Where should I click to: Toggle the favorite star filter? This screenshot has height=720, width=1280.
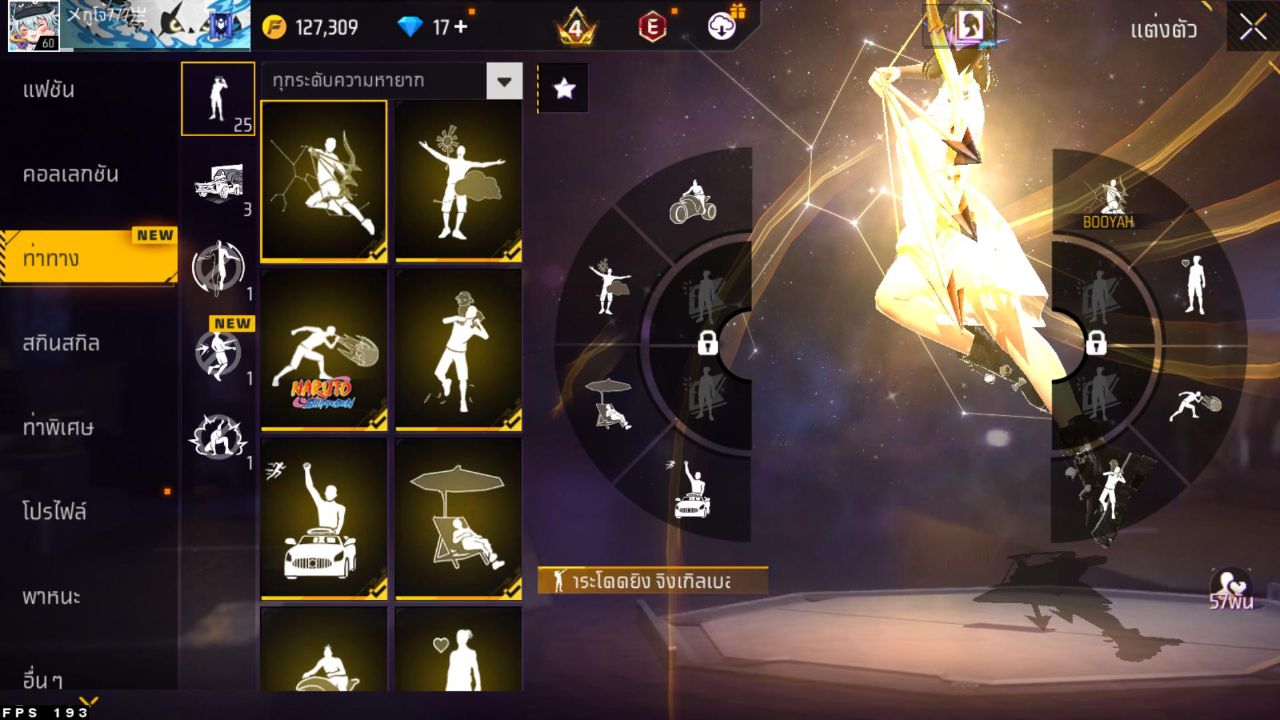point(566,90)
